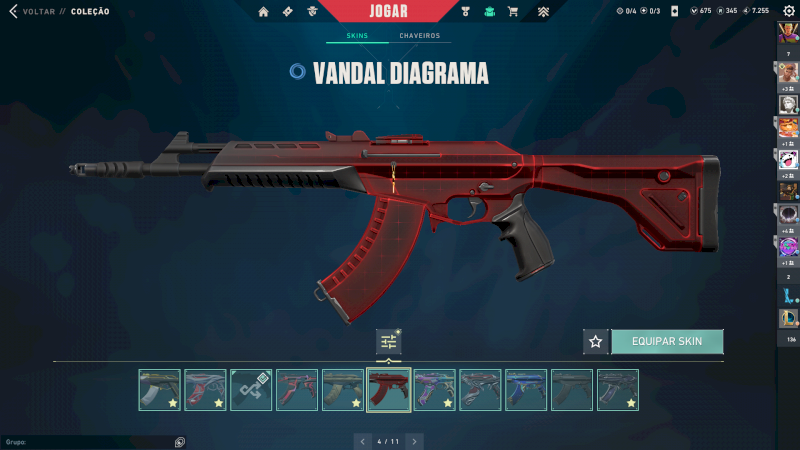Pick the purple Vandal skin thumbnail

coord(434,390)
